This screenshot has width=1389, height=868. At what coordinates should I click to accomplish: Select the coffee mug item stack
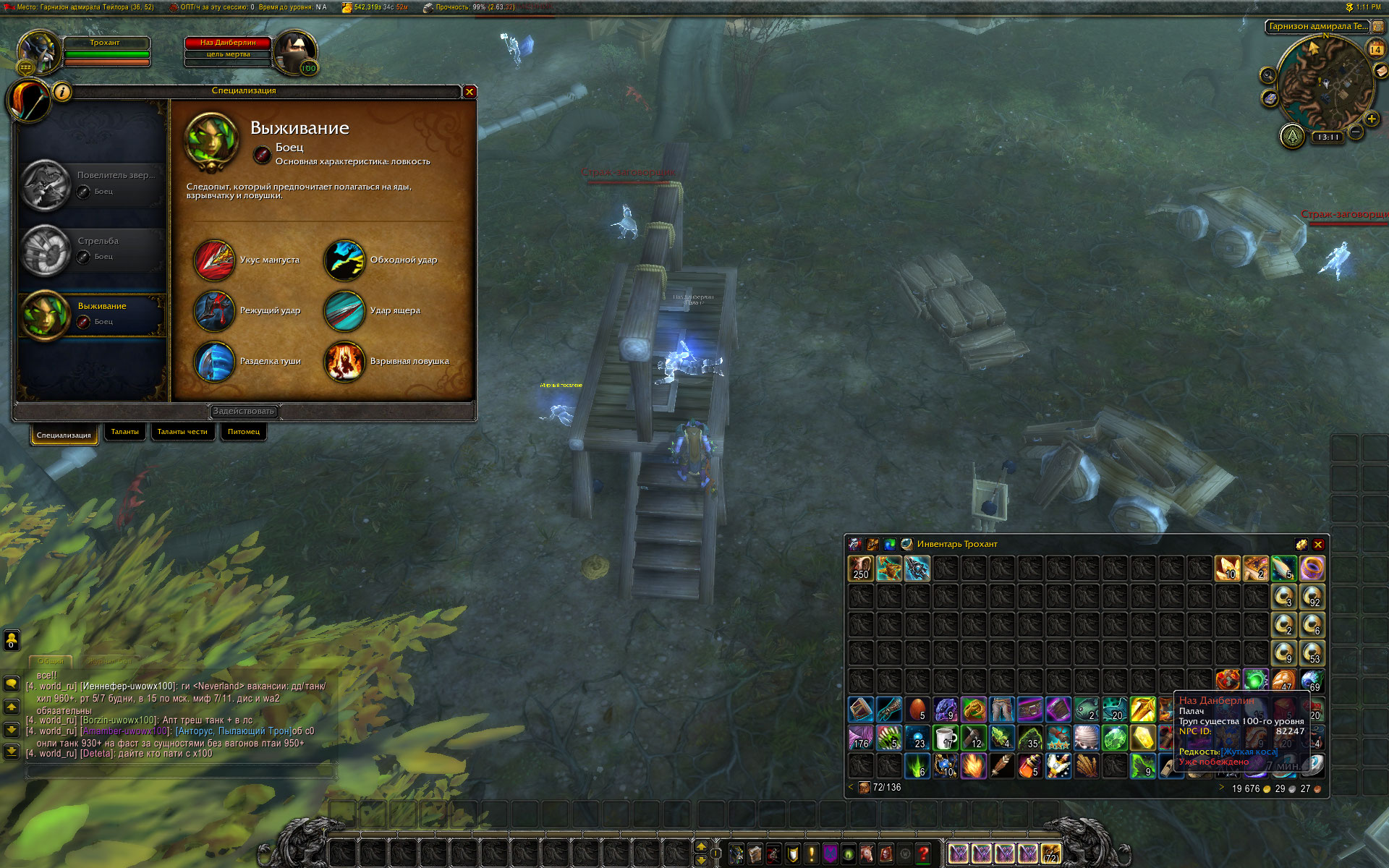coord(946,739)
